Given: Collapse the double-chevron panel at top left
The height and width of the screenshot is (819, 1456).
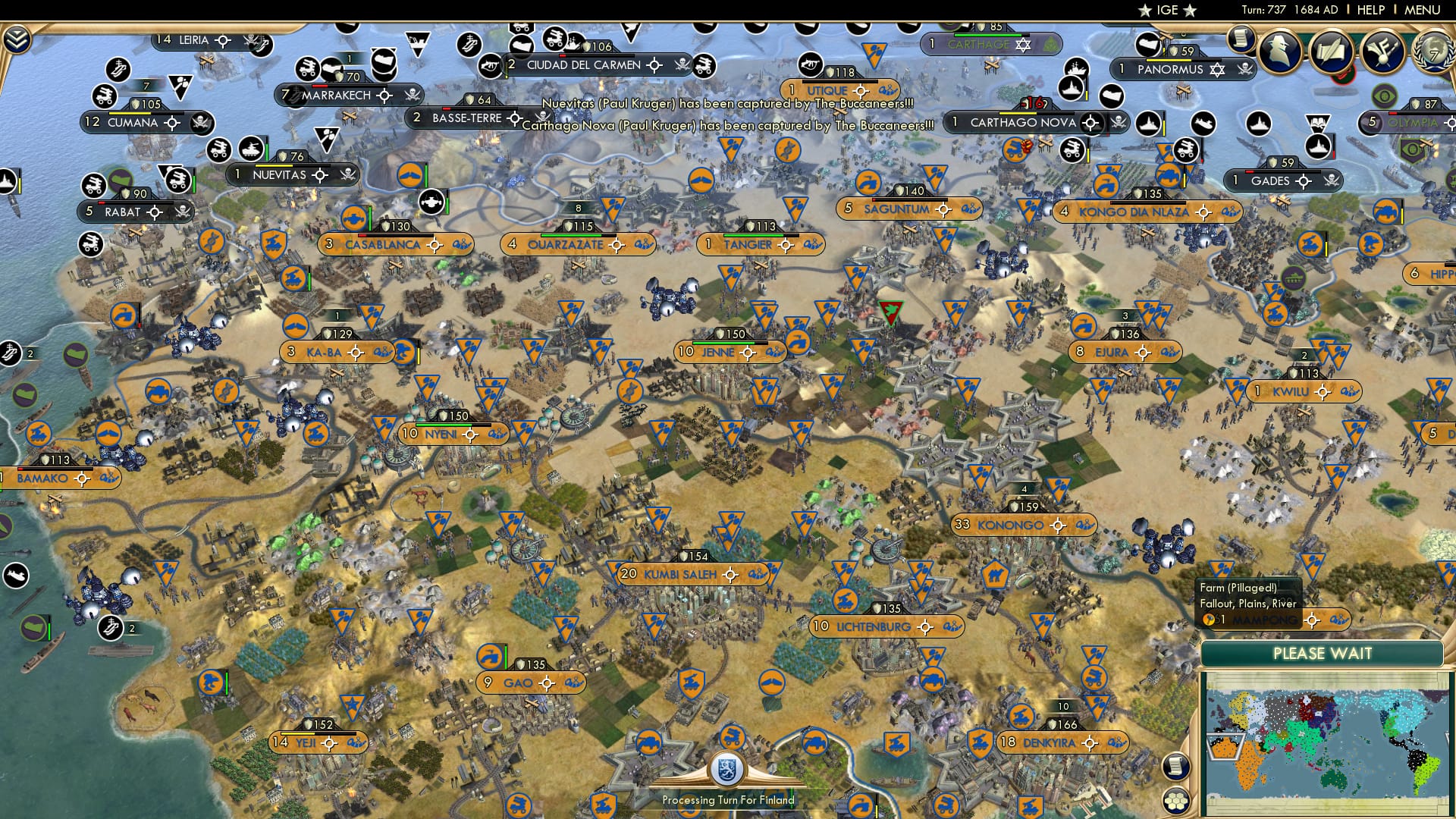Looking at the screenshot, I should (x=19, y=38).
